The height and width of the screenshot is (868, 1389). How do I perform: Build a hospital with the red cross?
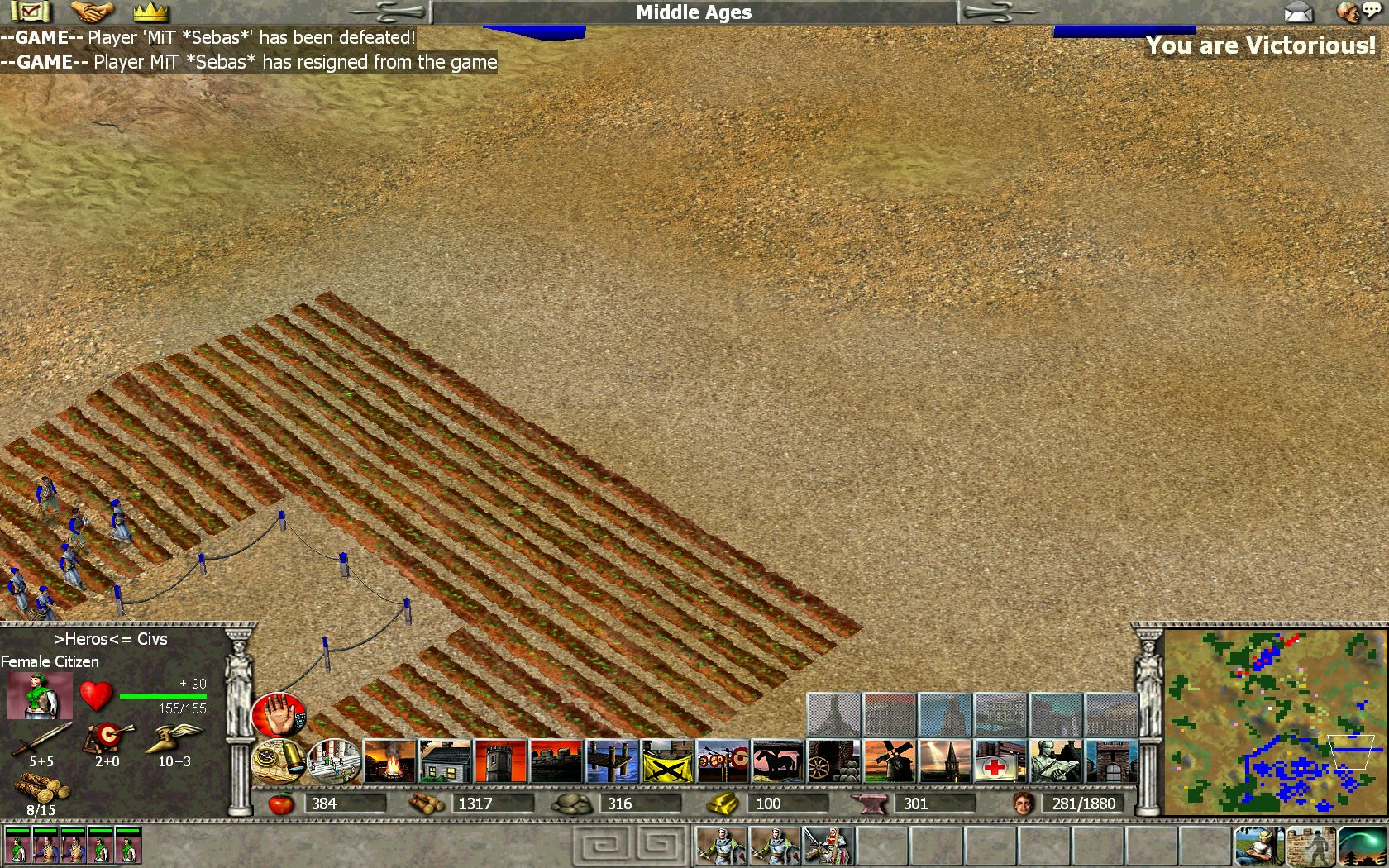coord(1000,761)
